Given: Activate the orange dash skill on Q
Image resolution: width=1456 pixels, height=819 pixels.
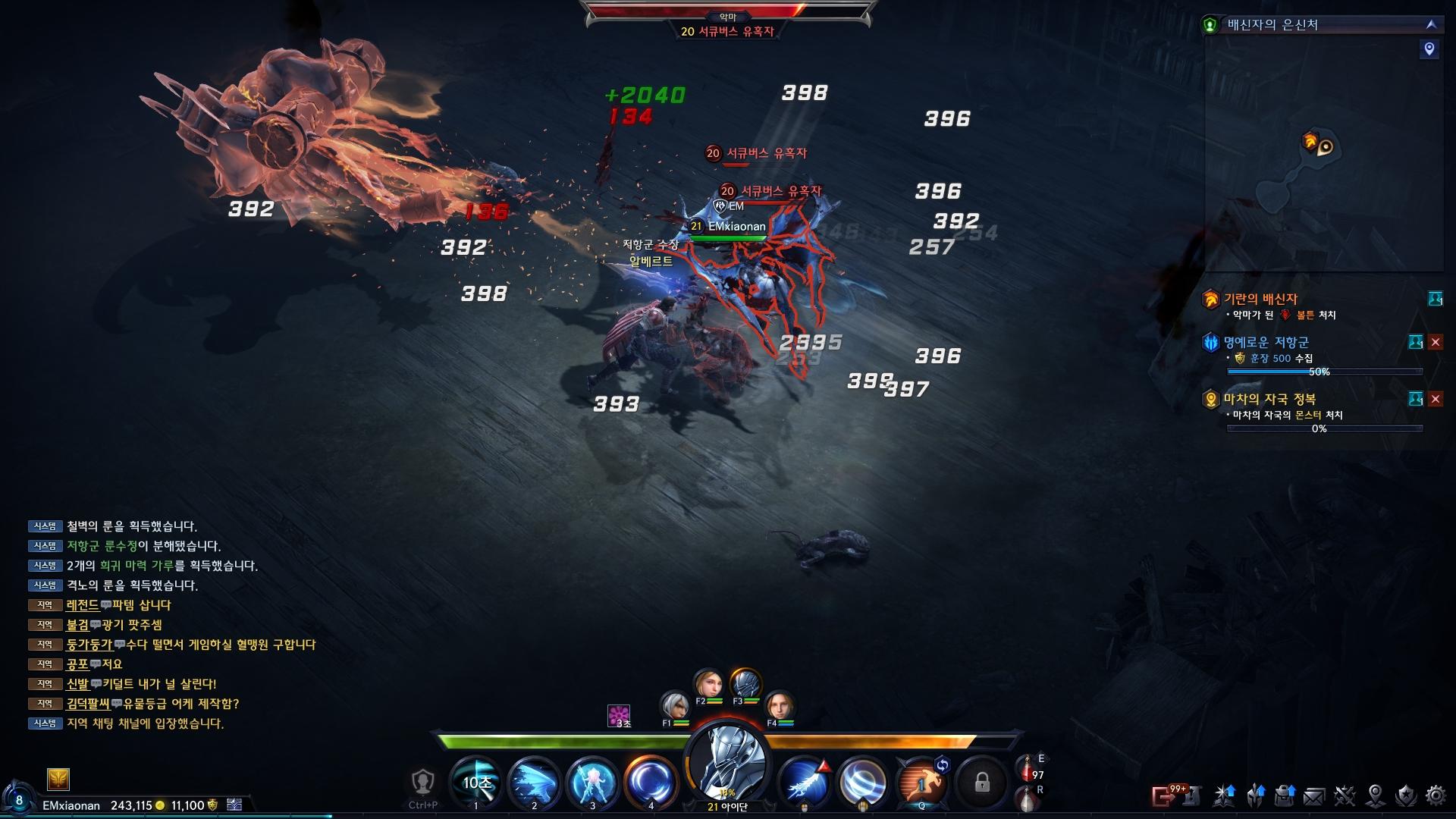Looking at the screenshot, I should pyautogui.click(x=921, y=781).
